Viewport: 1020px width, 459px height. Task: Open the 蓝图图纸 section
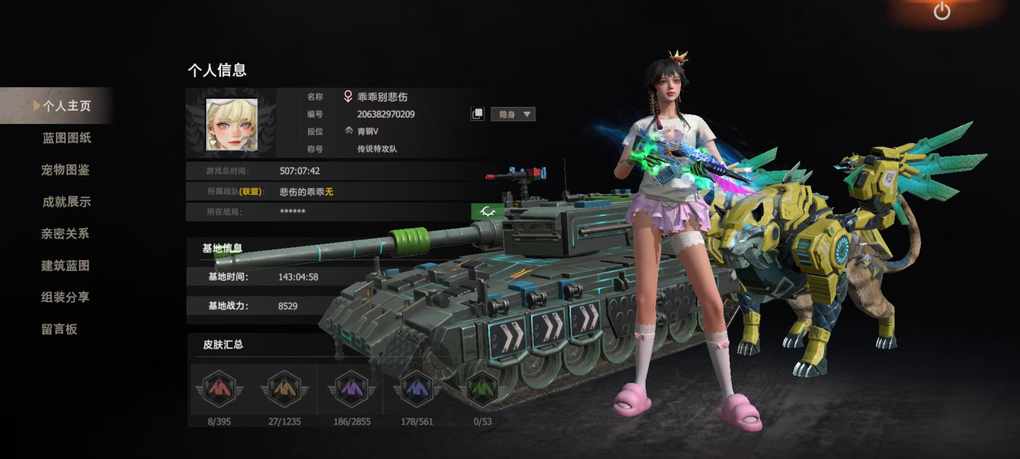point(66,138)
